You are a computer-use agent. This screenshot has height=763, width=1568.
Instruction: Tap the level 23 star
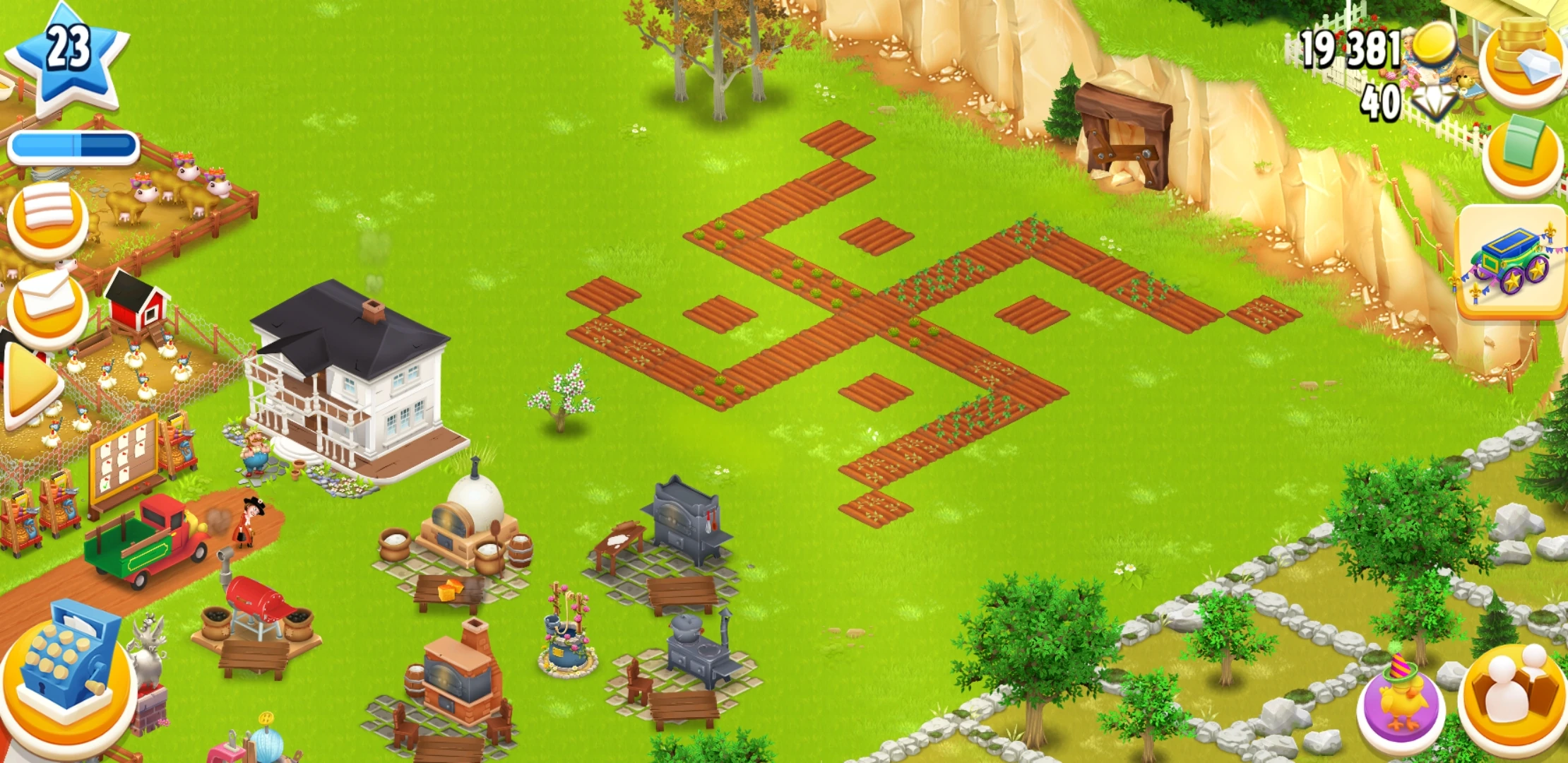67,53
